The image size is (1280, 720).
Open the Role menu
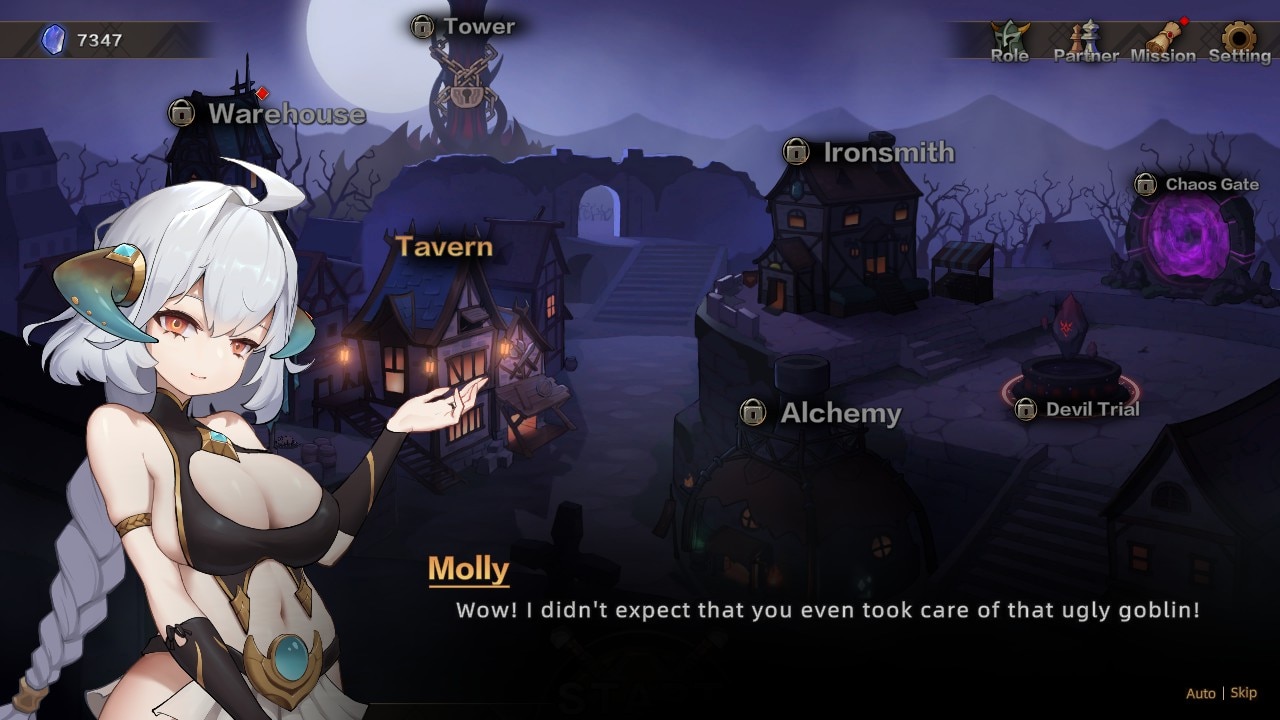1009,42
